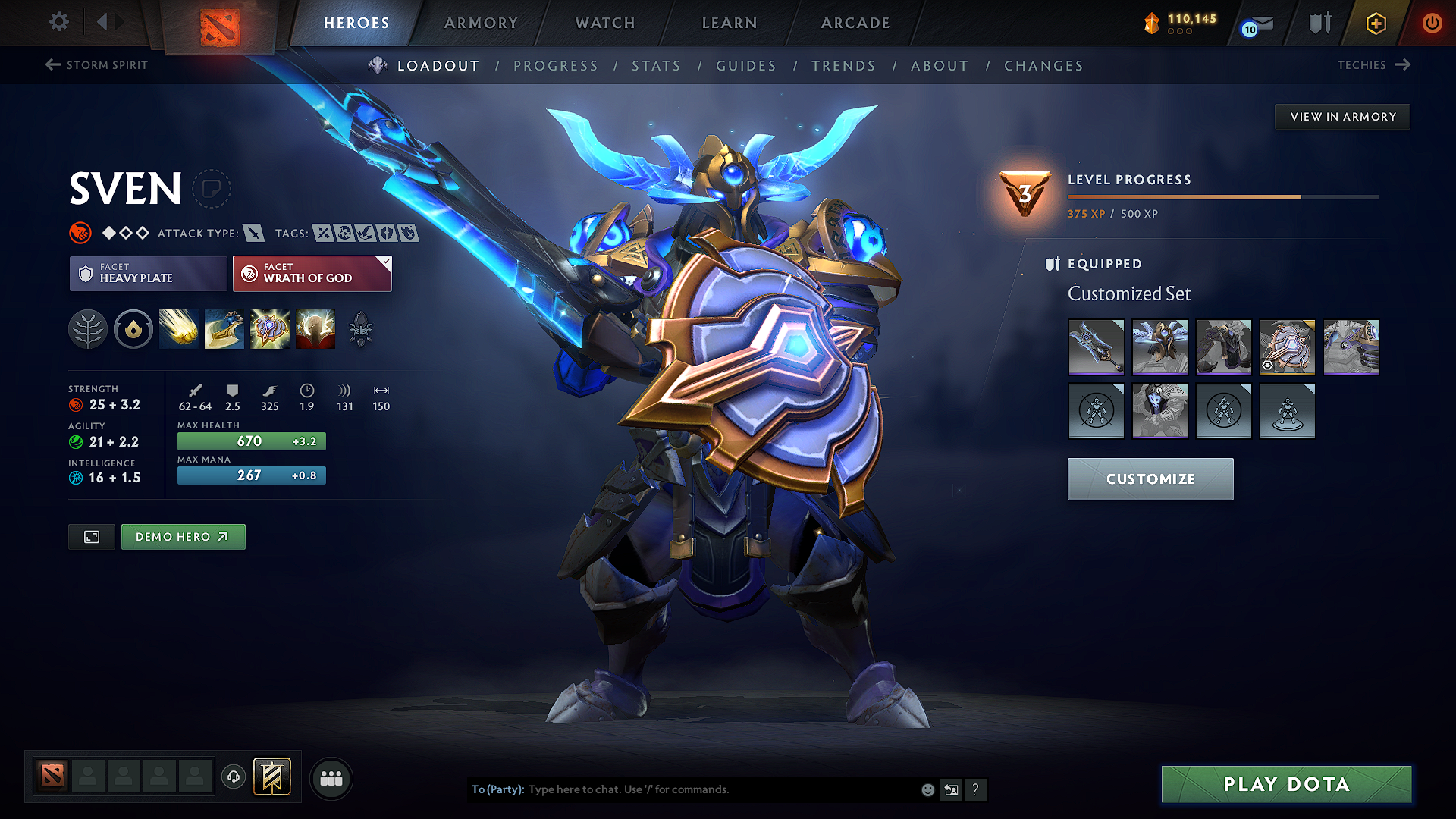View the God's Strength ultimate icon
This screenshot has width=1456, height=819.
[x=315, y=329]
